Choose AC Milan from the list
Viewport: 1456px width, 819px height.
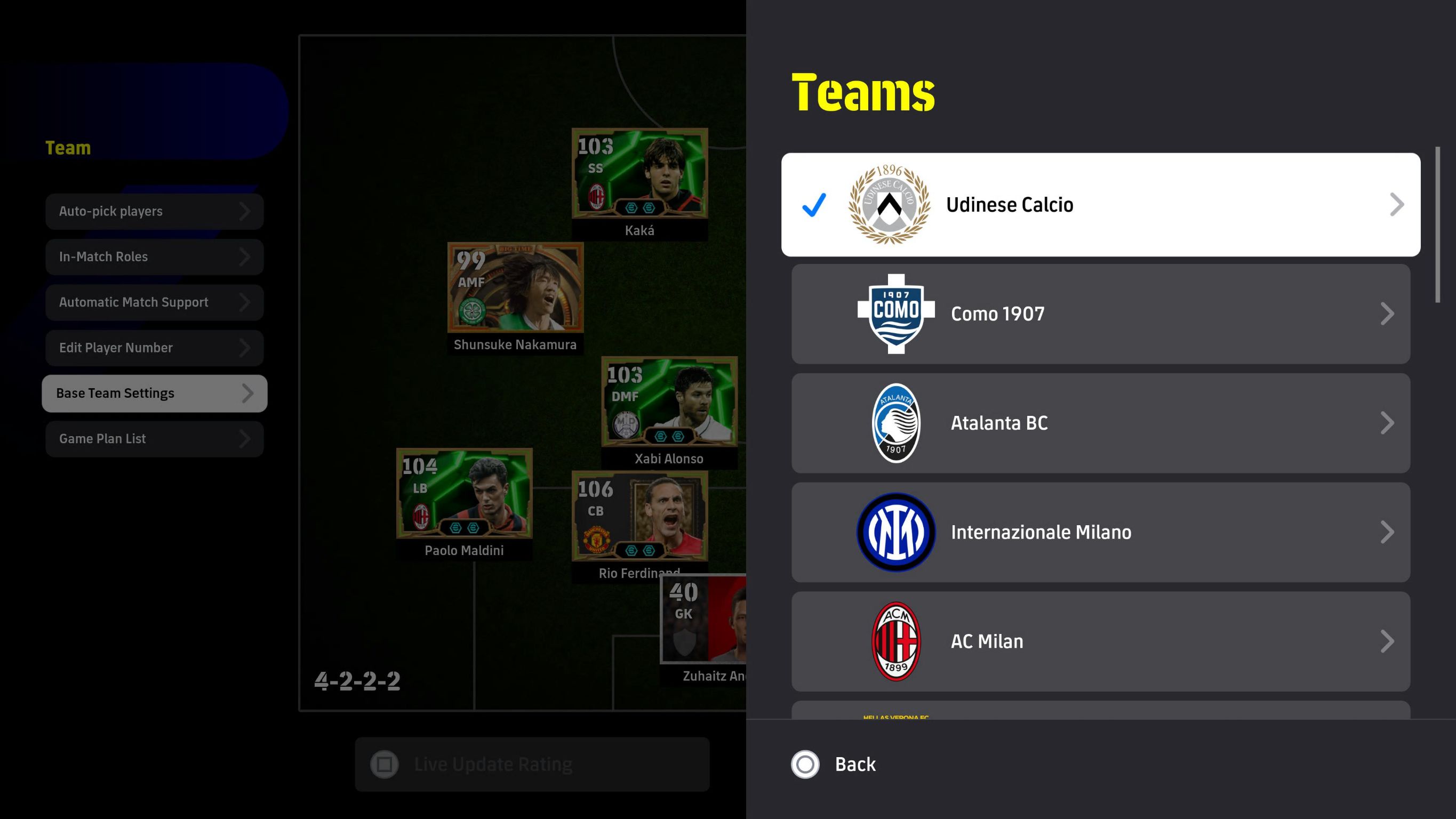1100,641
